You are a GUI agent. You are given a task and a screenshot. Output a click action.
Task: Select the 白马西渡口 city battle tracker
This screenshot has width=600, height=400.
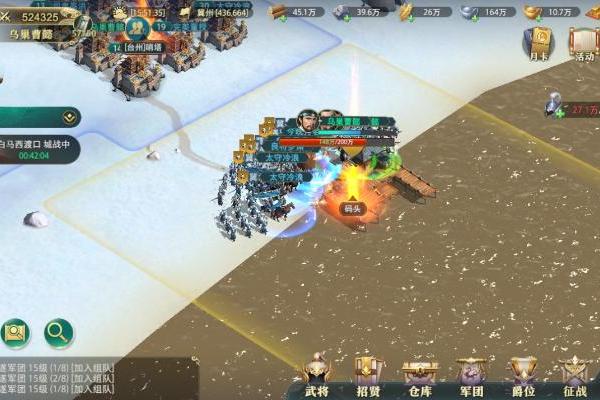coord(38,149)
